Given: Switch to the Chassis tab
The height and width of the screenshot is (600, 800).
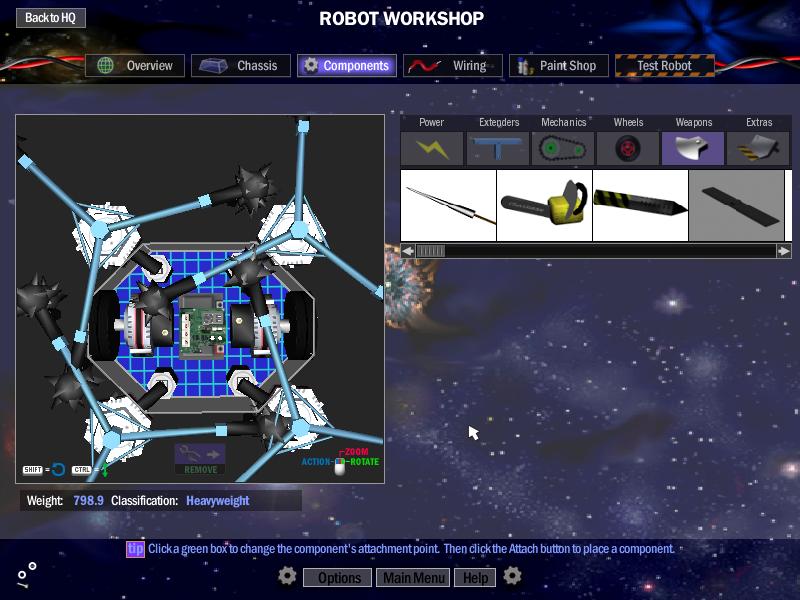Looking at the screenshot, I should coord(241,66).
